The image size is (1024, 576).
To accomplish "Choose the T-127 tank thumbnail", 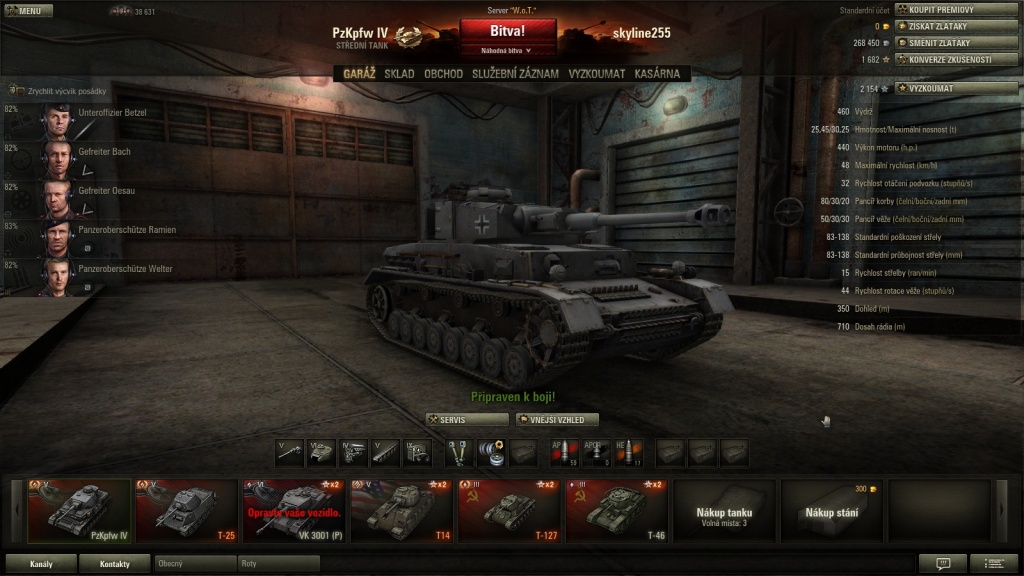I will click(x=510, y=510).
